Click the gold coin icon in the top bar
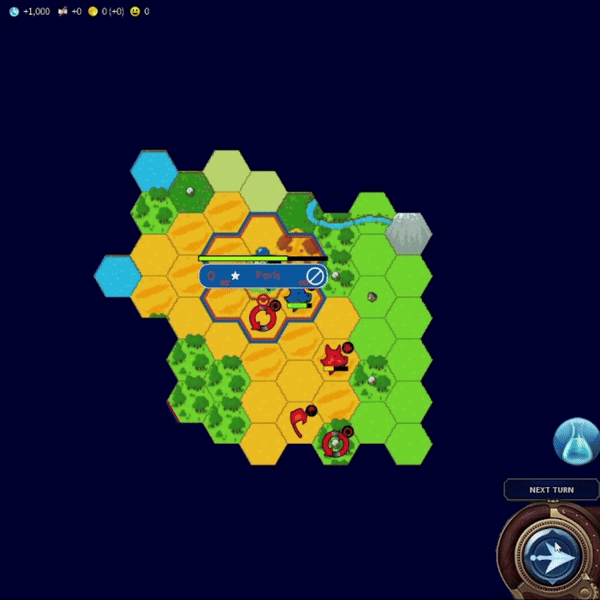This screenshot has width=600, height=600. pos(93,11)
